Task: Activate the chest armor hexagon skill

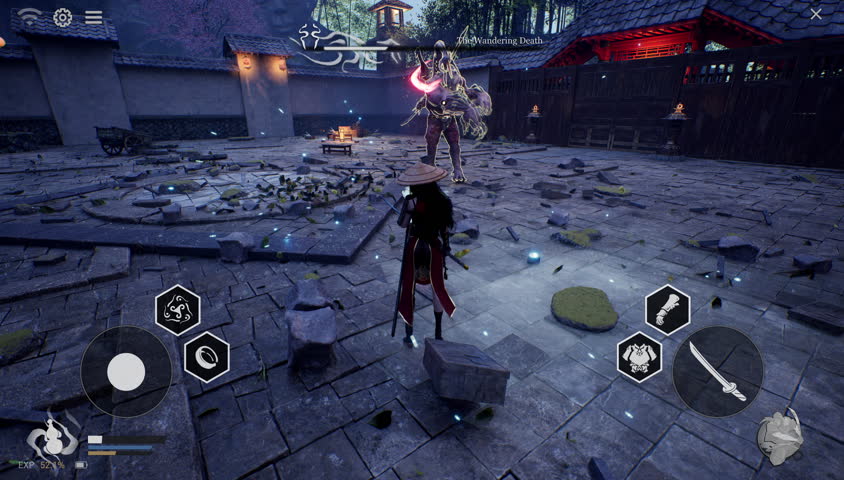Action: coord(639,357)
